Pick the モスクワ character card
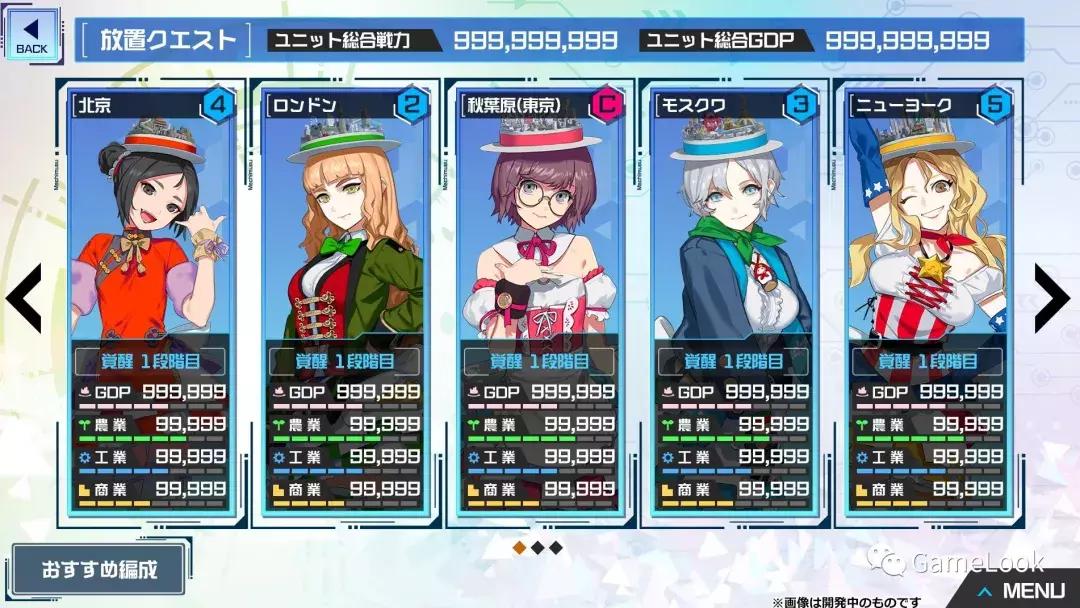This screenshot has width=1080, height=608. [x=732, y=300]
